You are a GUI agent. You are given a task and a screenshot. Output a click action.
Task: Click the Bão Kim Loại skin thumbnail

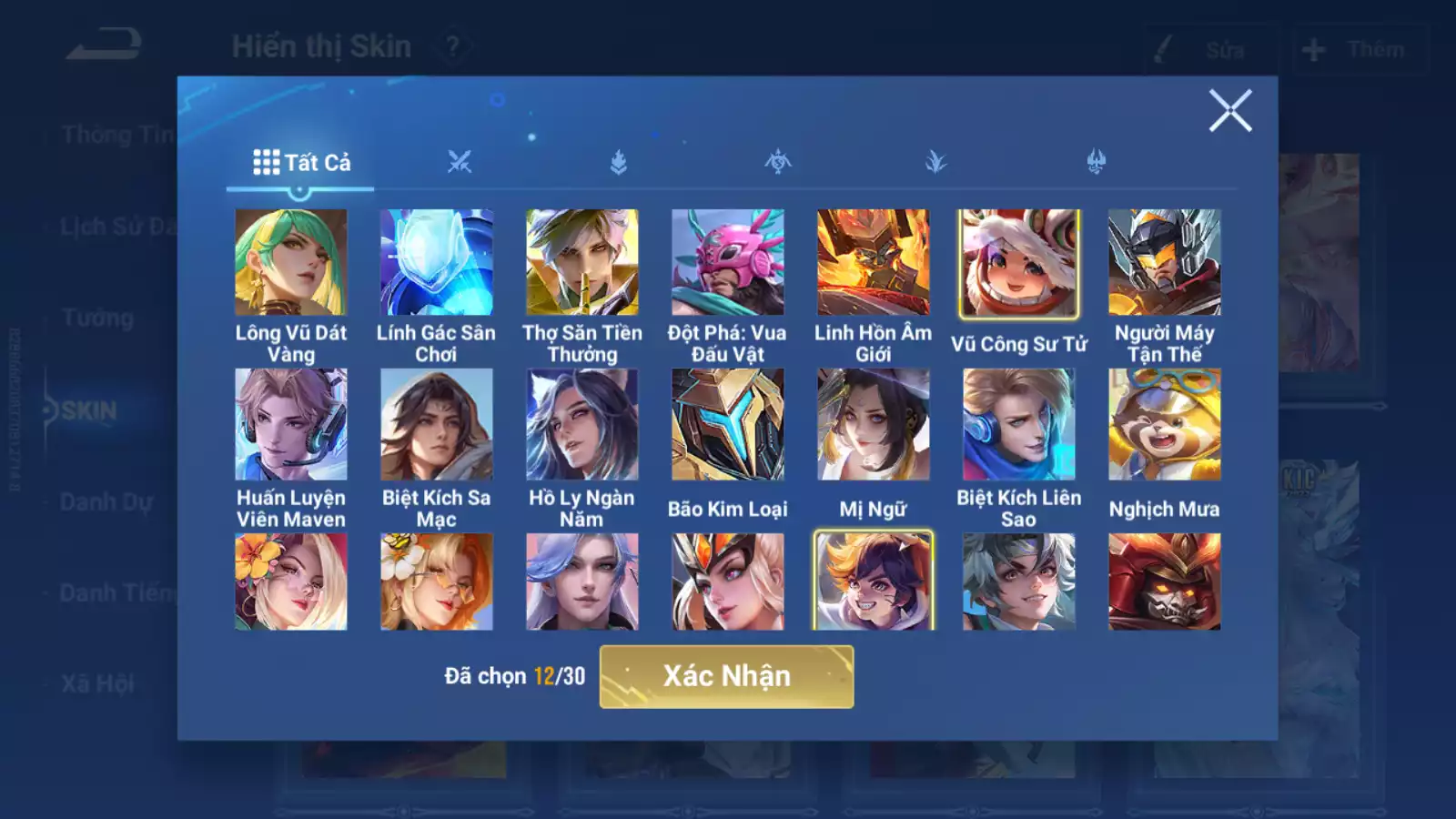coord(728,426)
